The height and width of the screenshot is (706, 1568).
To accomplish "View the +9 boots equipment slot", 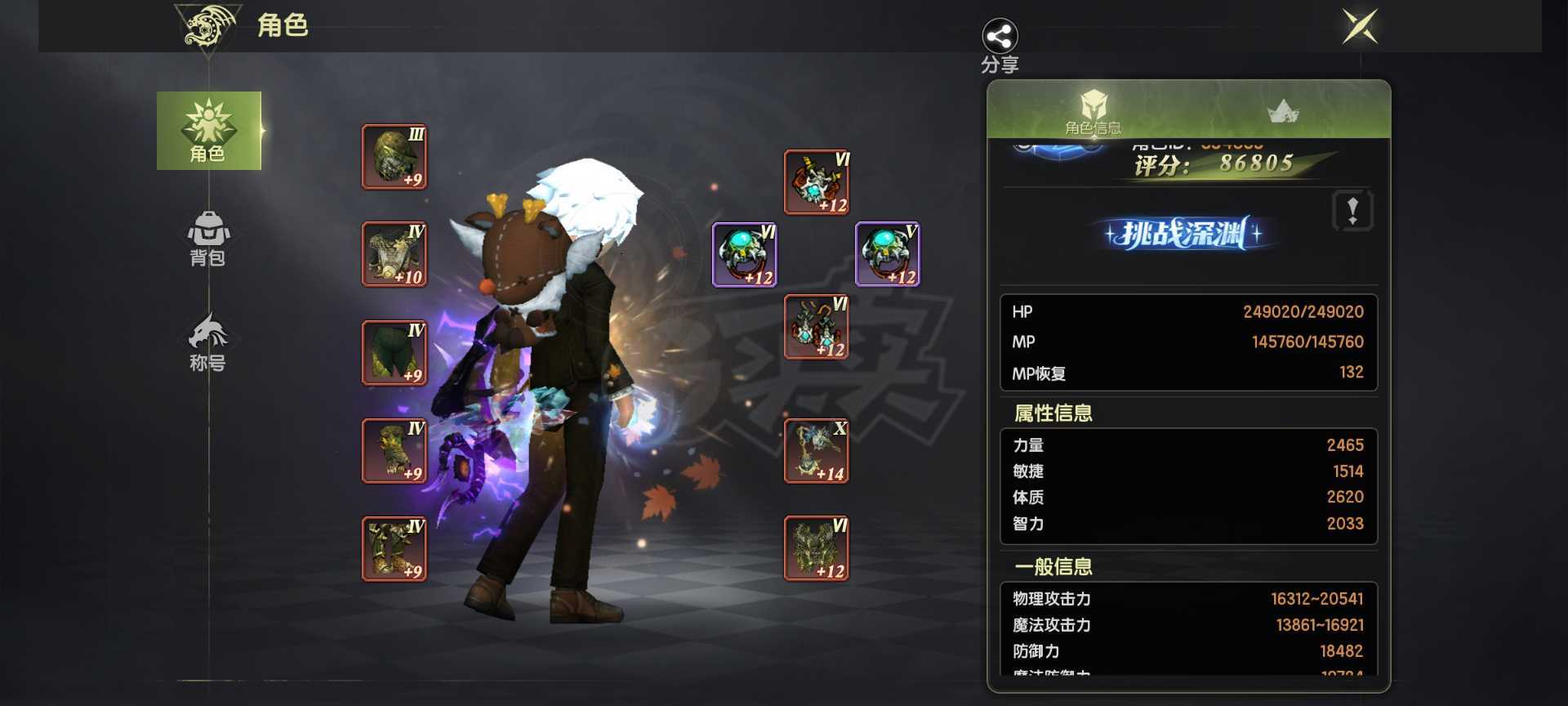I will coord(394,548).
